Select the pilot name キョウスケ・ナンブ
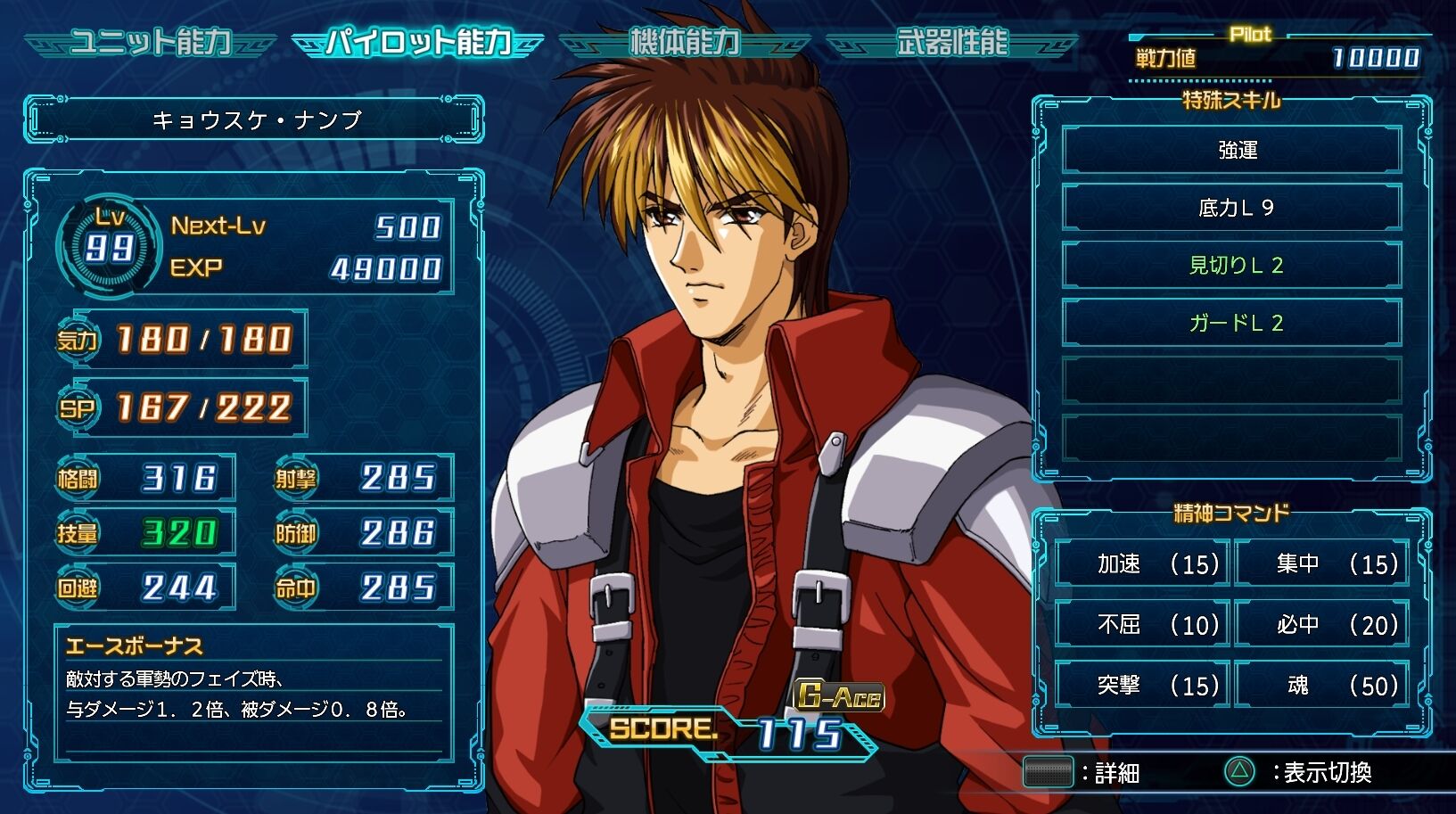 256,119
